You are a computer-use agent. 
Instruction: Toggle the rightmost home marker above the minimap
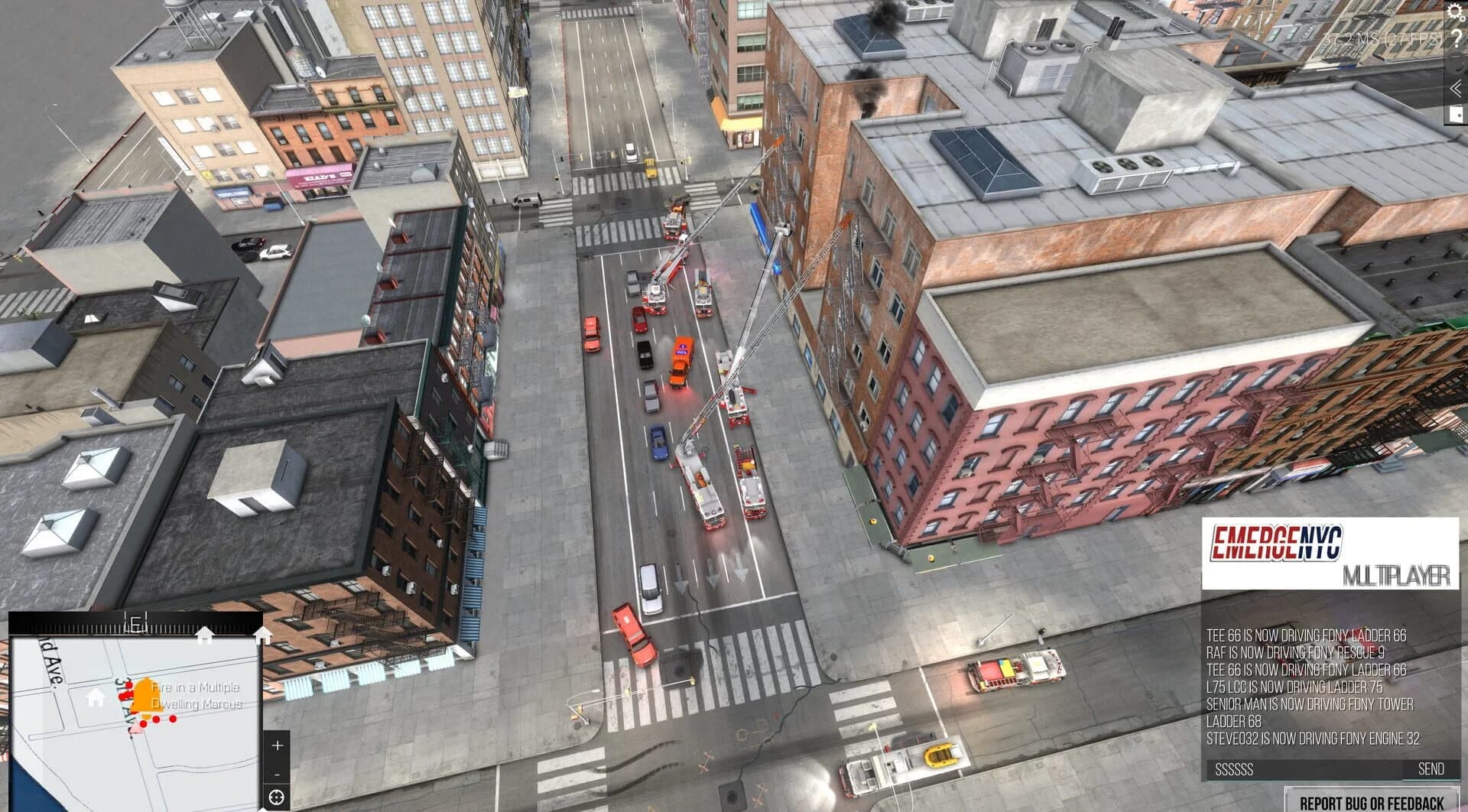263,634
